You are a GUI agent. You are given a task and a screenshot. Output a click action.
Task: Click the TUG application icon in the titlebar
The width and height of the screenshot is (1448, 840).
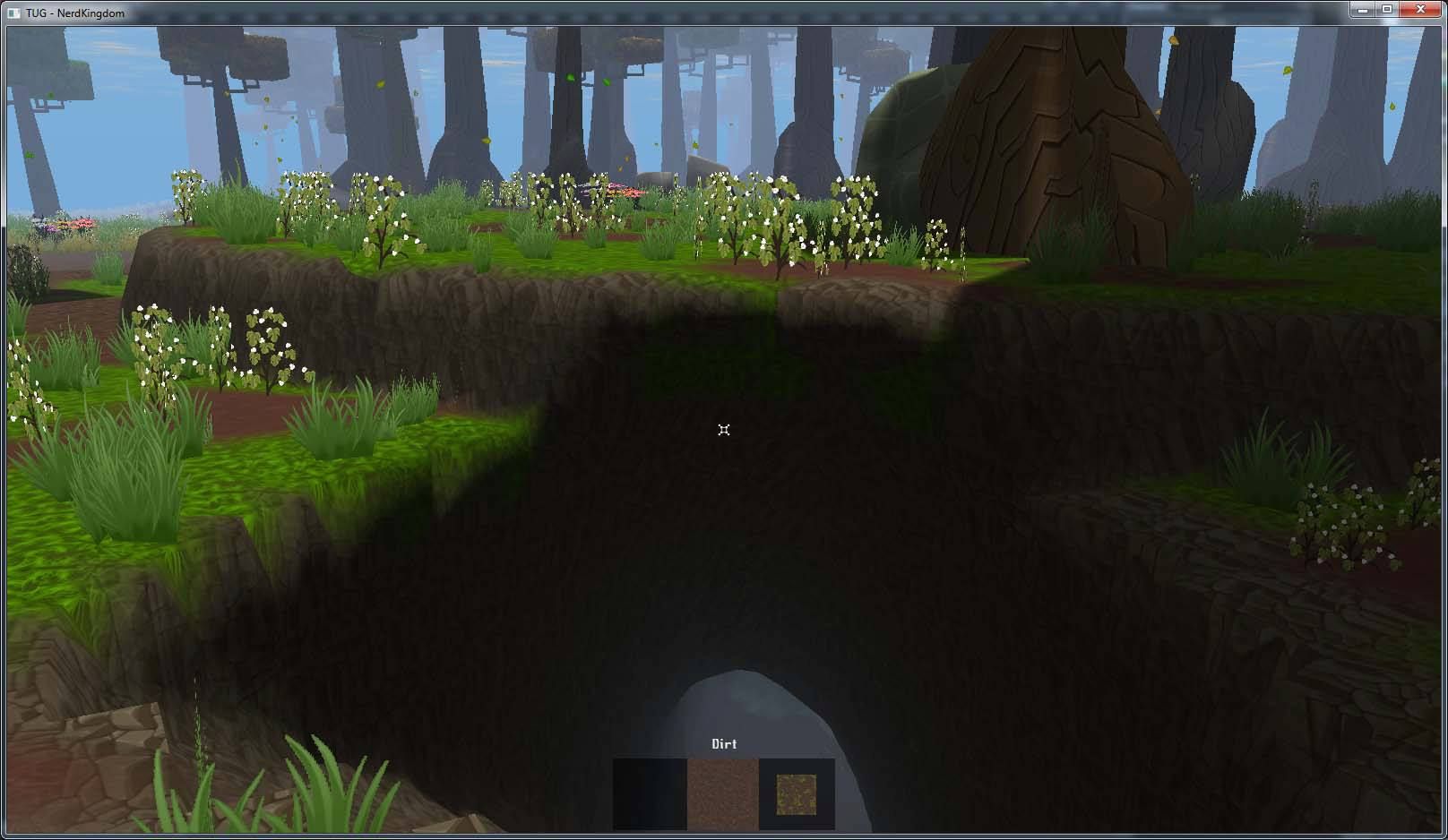click(13, 13)
